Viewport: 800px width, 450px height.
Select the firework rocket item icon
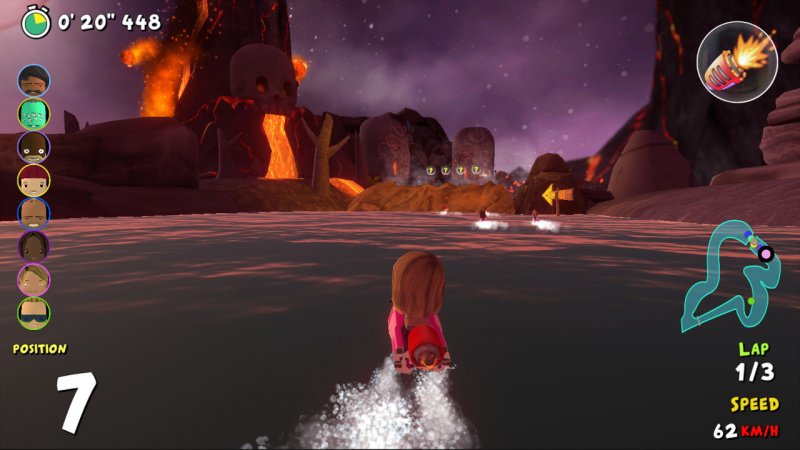click(x=737, y=60)
